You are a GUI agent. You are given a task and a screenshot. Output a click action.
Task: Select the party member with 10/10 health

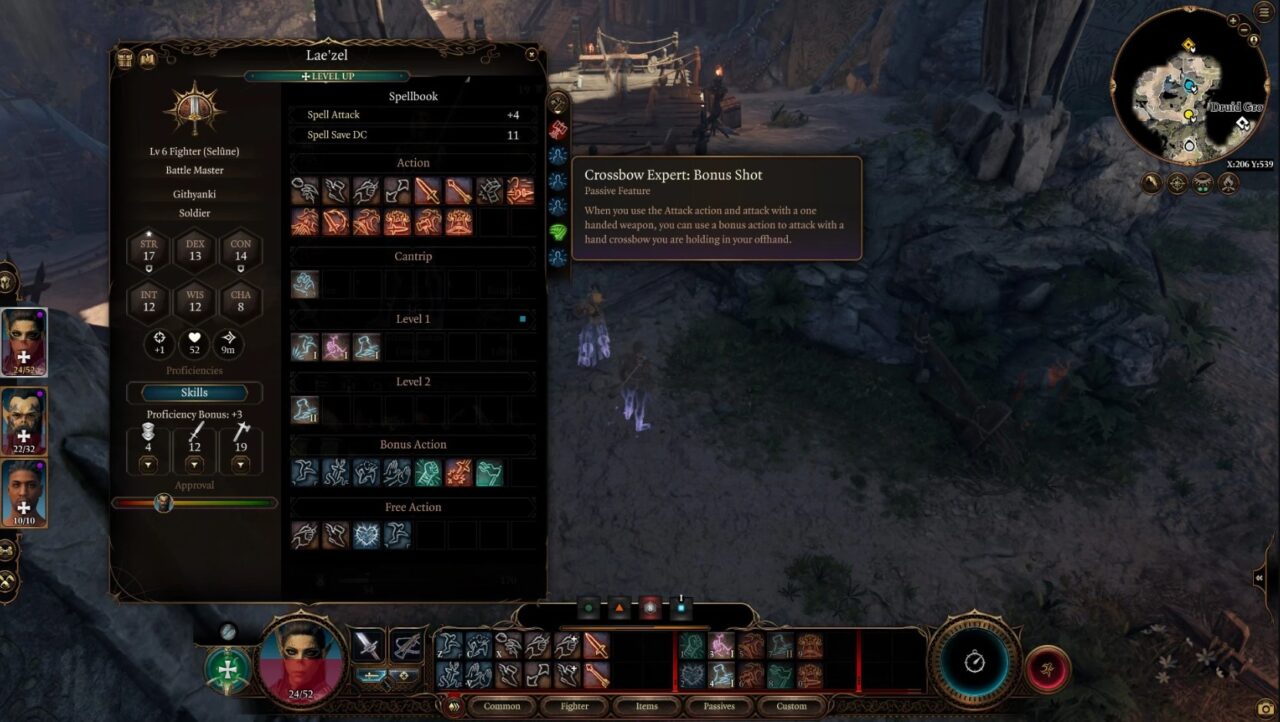tap(24, 493)
